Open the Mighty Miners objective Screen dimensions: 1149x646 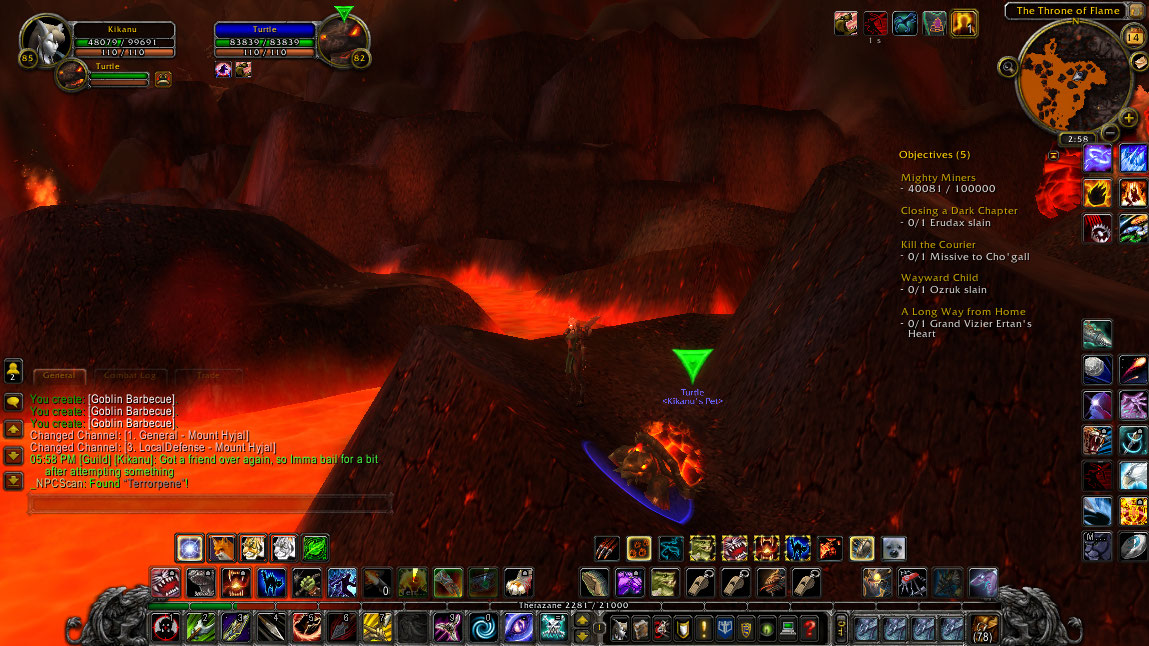[x=938, y=178]
